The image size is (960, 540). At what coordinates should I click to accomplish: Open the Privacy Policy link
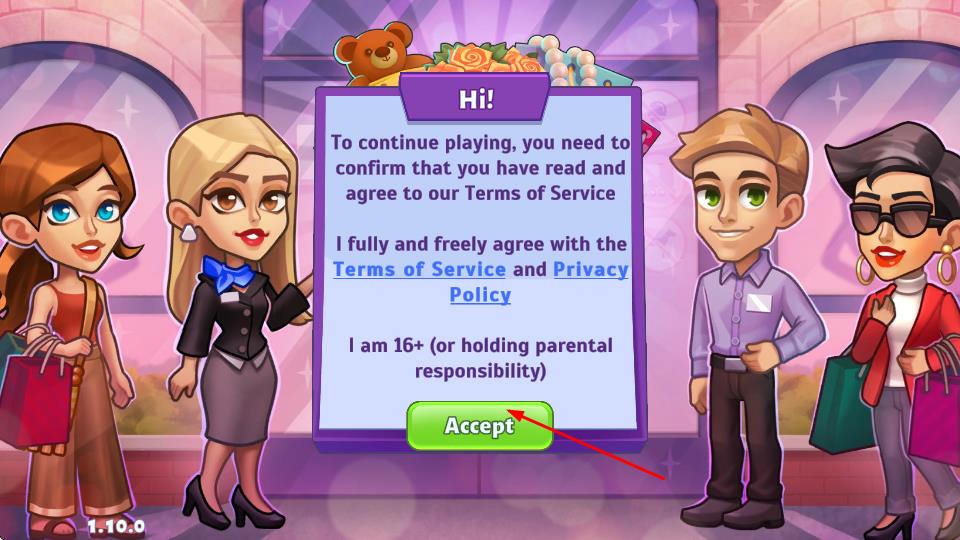coord(590,270)
